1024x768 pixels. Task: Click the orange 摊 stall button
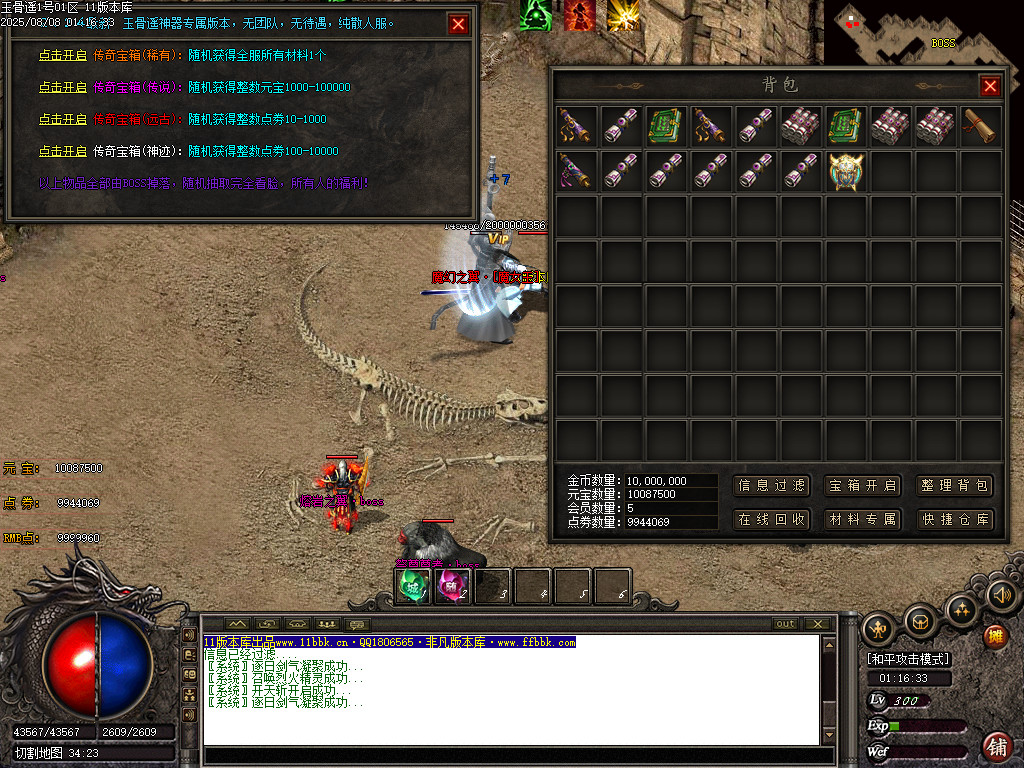pyautogui.click(x=995, y=634)
